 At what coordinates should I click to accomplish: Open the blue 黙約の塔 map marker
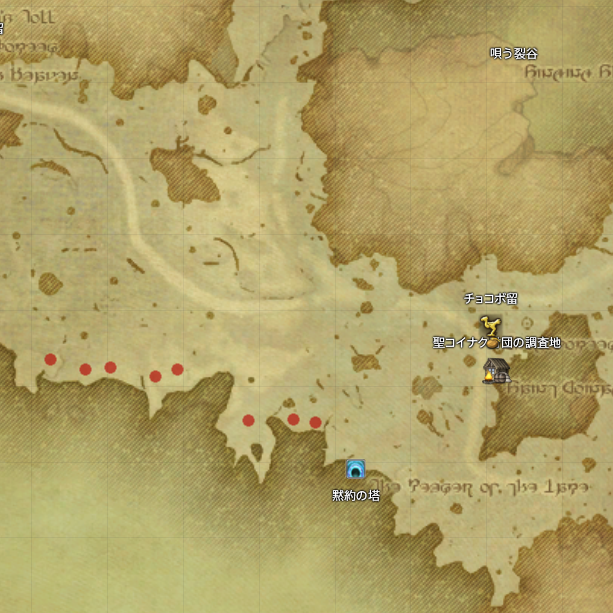click(355, 469)
